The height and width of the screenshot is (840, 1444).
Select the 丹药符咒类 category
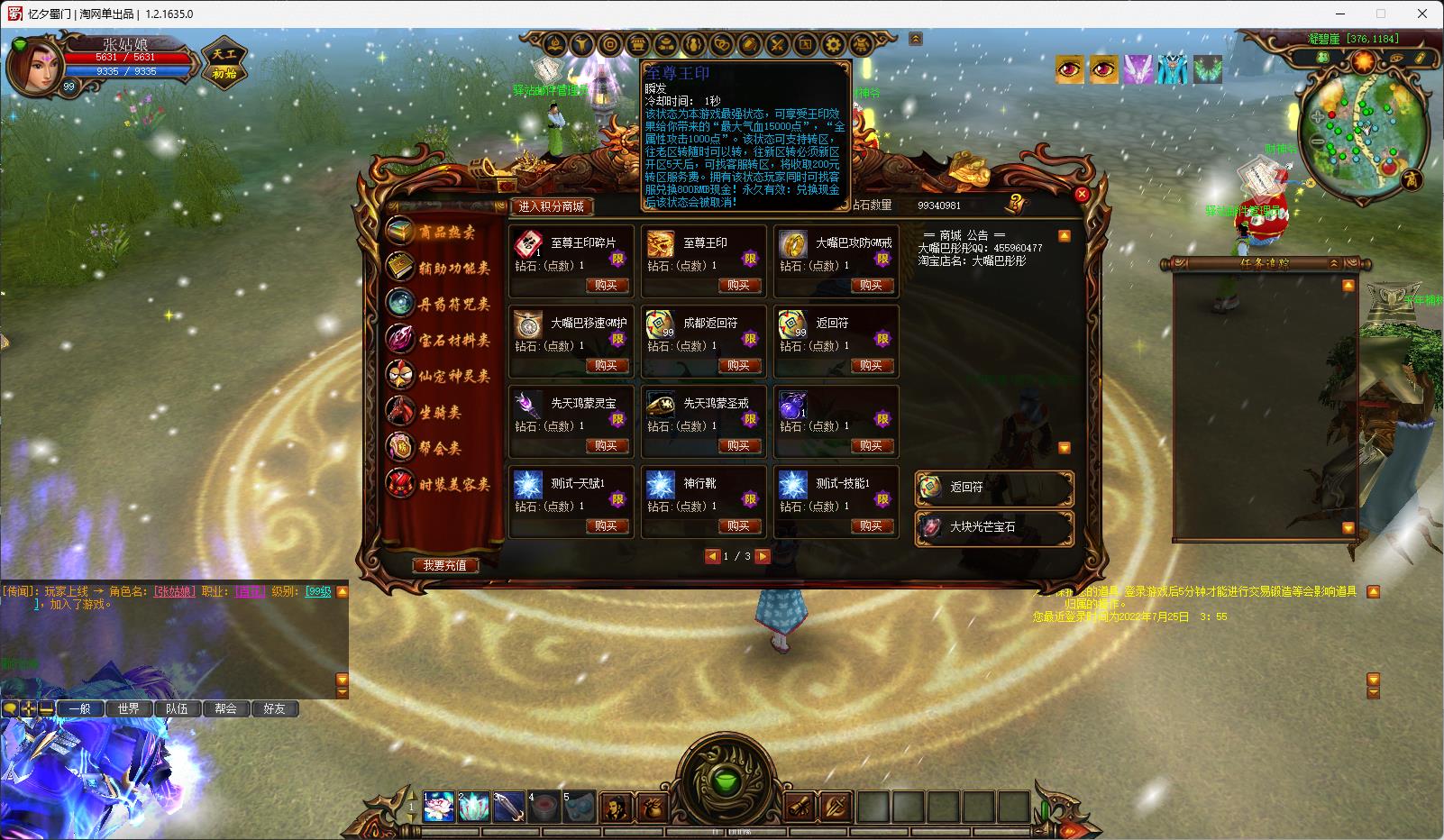[441, 304]
